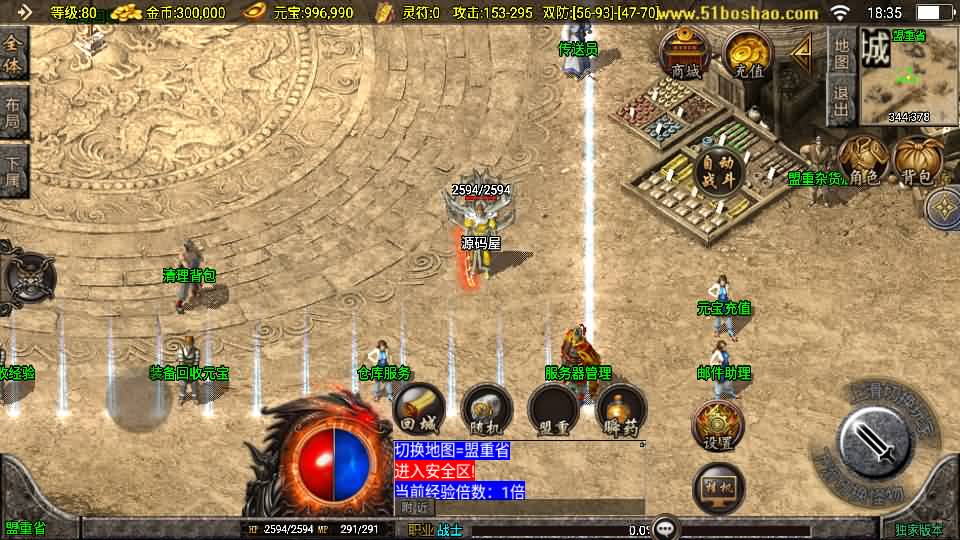Image resolution: width=960 pixels, height=540 pixels.
Task: Tap the 退出 exit button
Action: [842, 104]
